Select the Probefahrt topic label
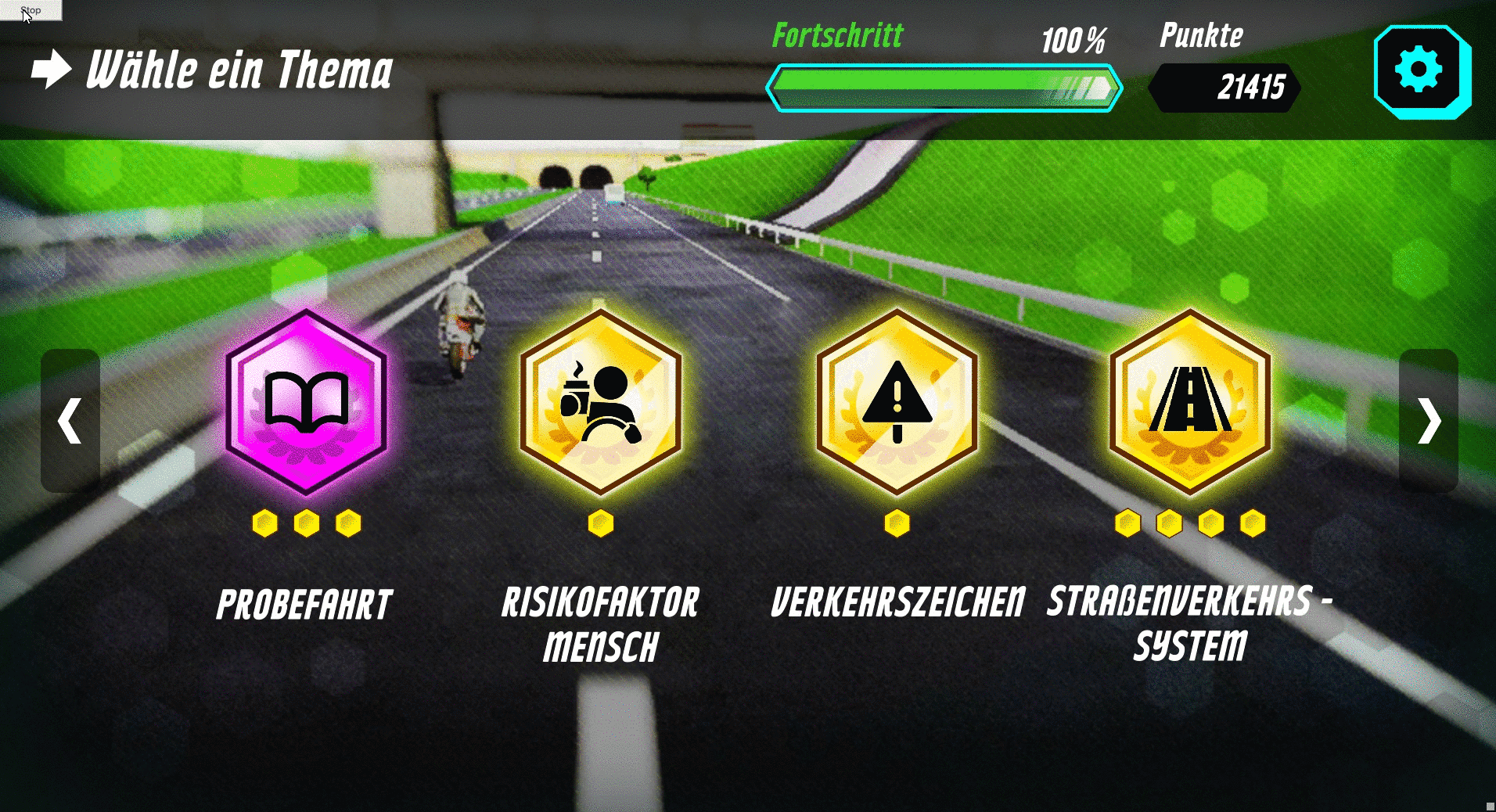The height and width of the screenshot is (812, 1496). tap(304, 602)
